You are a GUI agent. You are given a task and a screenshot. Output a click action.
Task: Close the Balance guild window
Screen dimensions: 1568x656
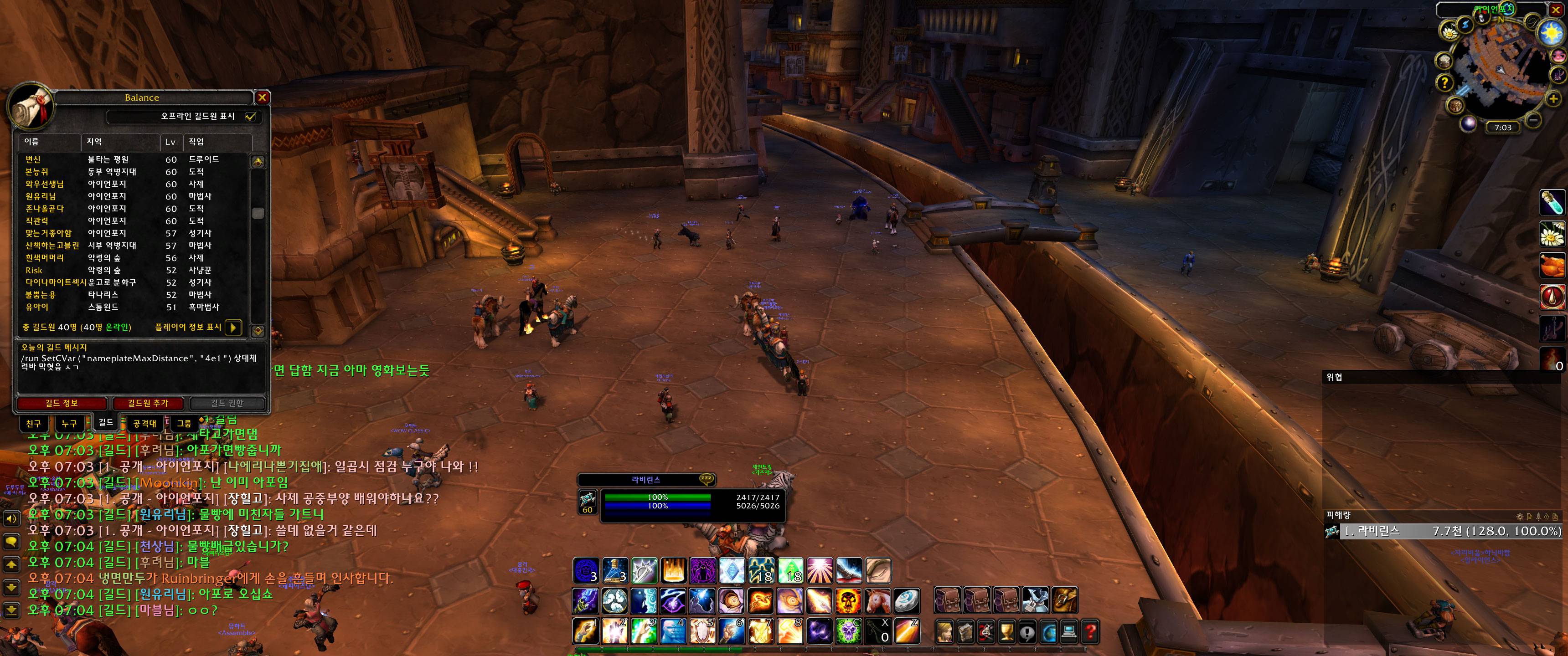tap(262, 97)
